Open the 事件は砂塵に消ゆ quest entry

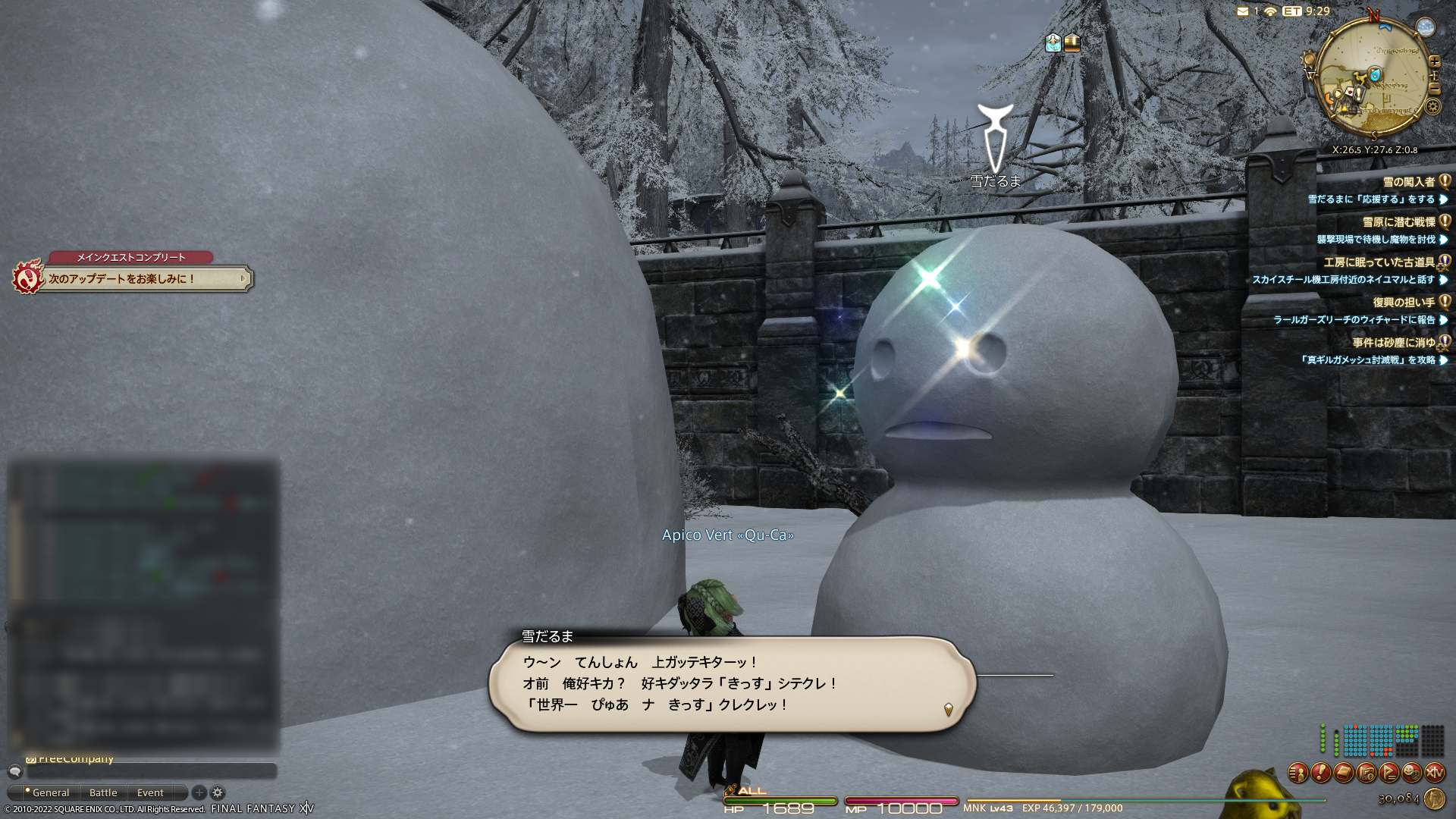coord(1393,343)
